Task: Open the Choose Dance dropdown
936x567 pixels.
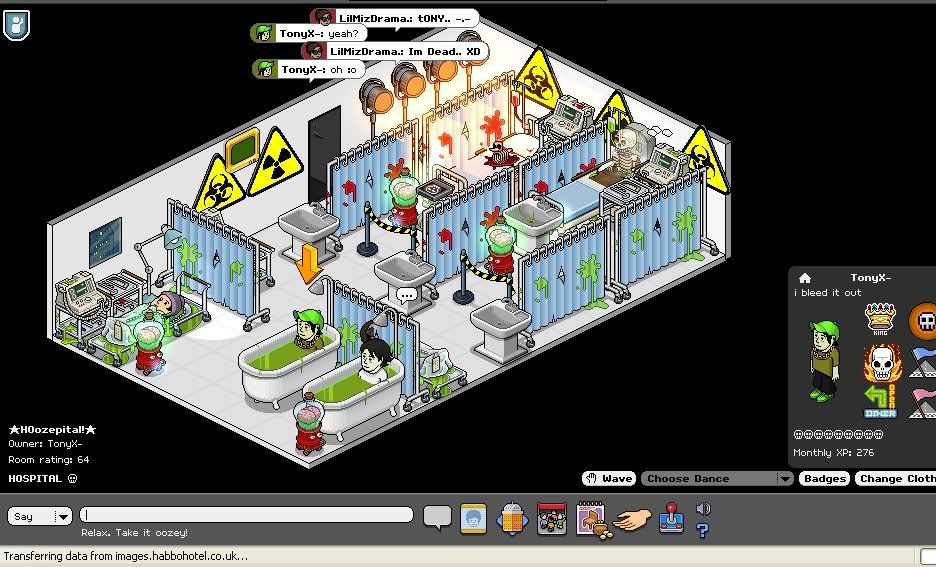Action: coord(716,479)
